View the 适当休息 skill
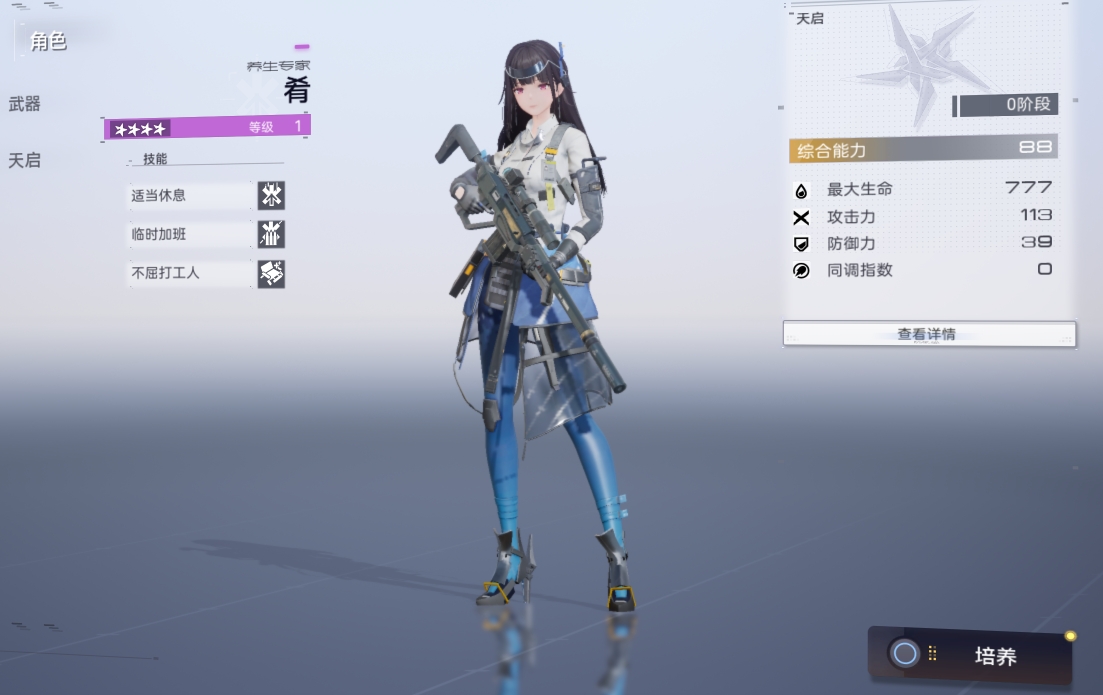 (206, 195)
